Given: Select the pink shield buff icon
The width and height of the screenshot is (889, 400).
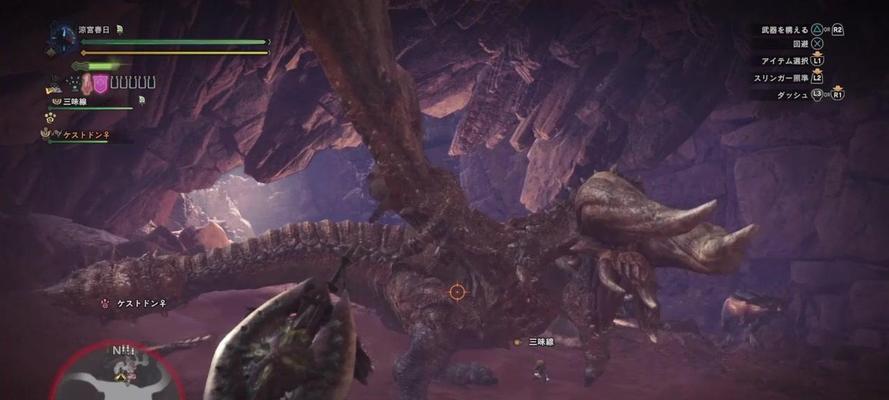Looking at the screenshot, I should coord(101,83).
